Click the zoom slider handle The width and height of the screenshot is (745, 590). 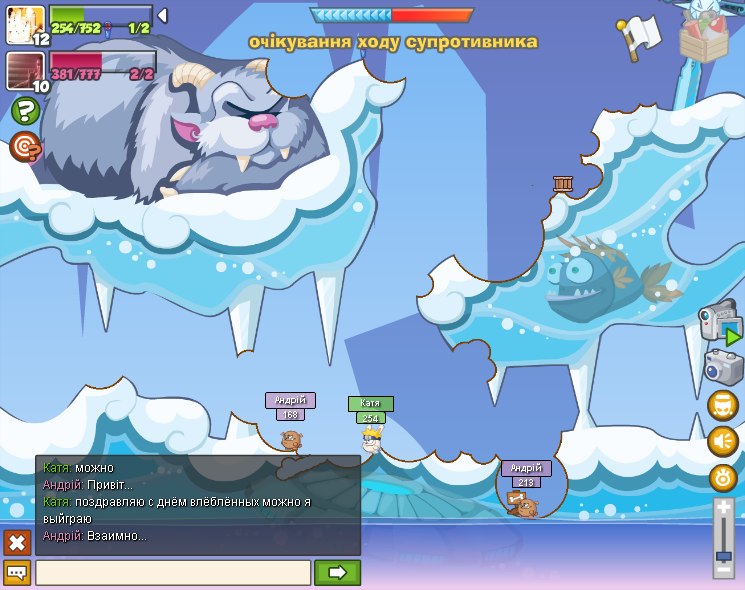click(724, 556)
